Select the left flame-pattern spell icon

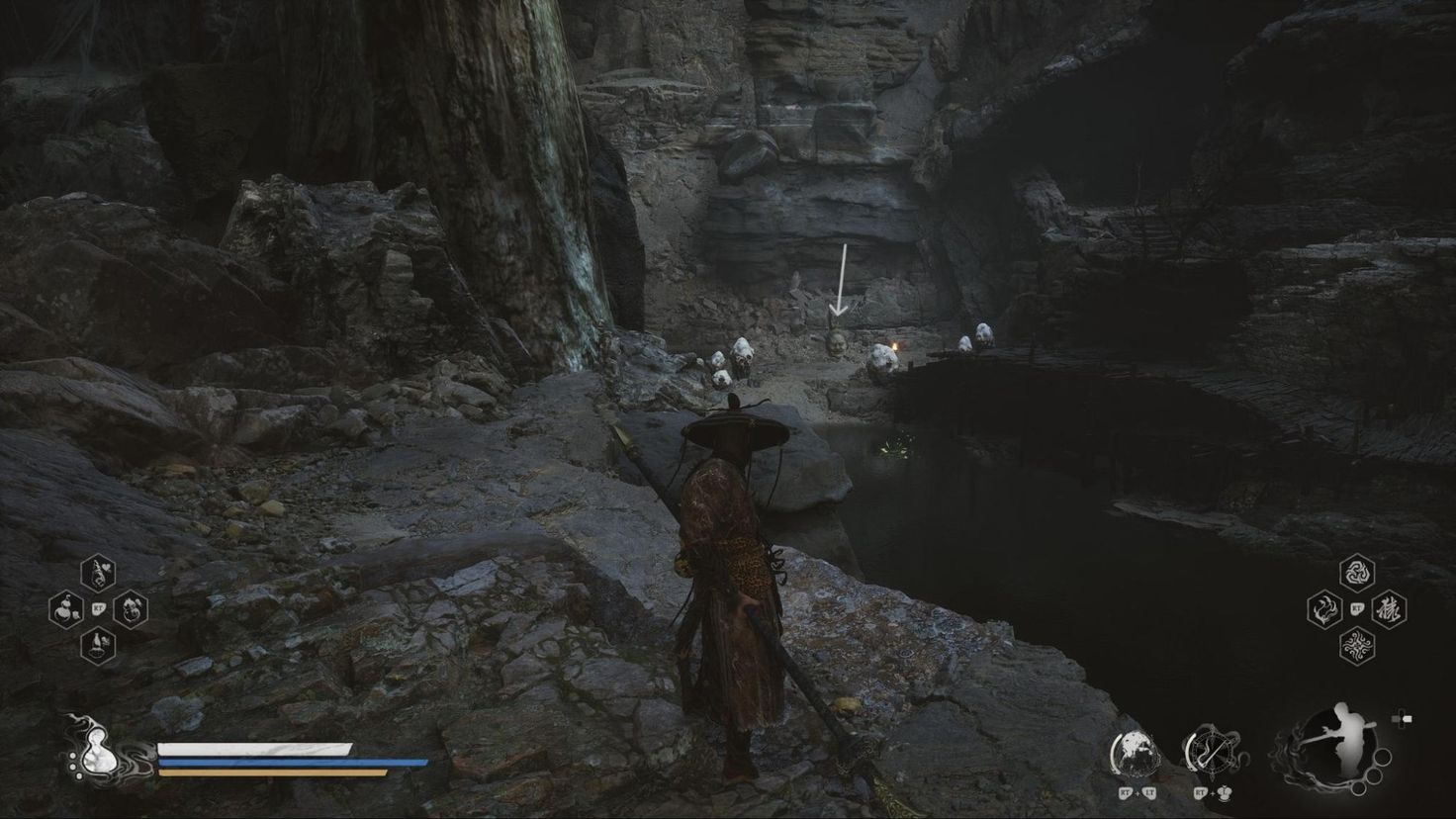tap(1322, 610)
